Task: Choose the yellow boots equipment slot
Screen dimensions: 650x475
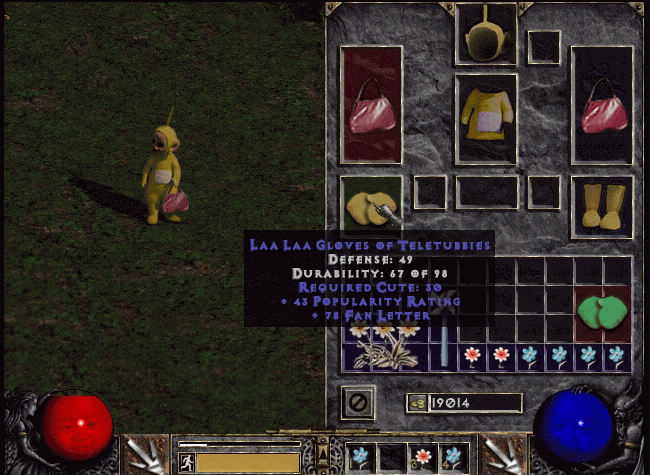Action: point(602,206)
